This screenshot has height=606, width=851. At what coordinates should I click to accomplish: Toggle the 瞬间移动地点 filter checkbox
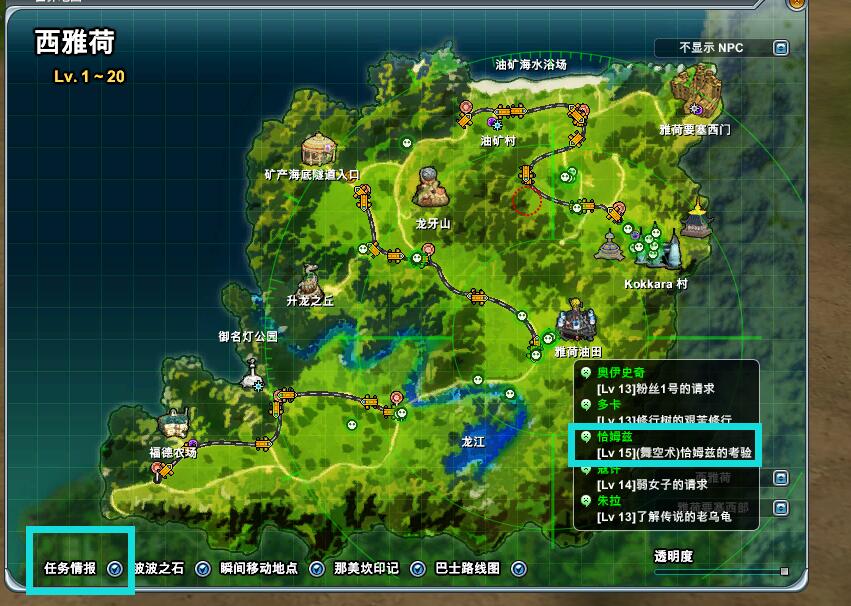(317, 569)
